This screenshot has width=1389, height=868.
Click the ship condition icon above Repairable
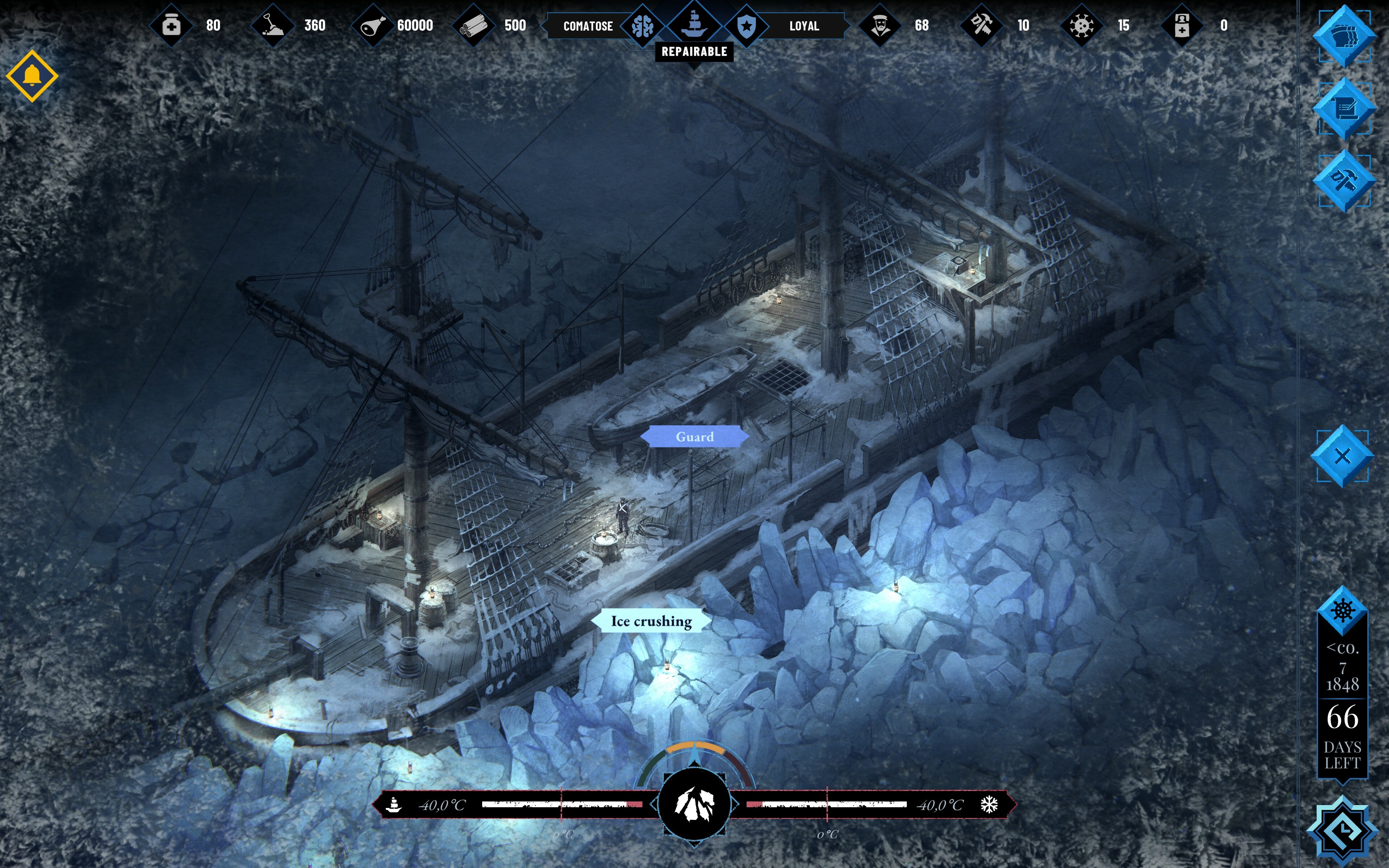(694, 24)
